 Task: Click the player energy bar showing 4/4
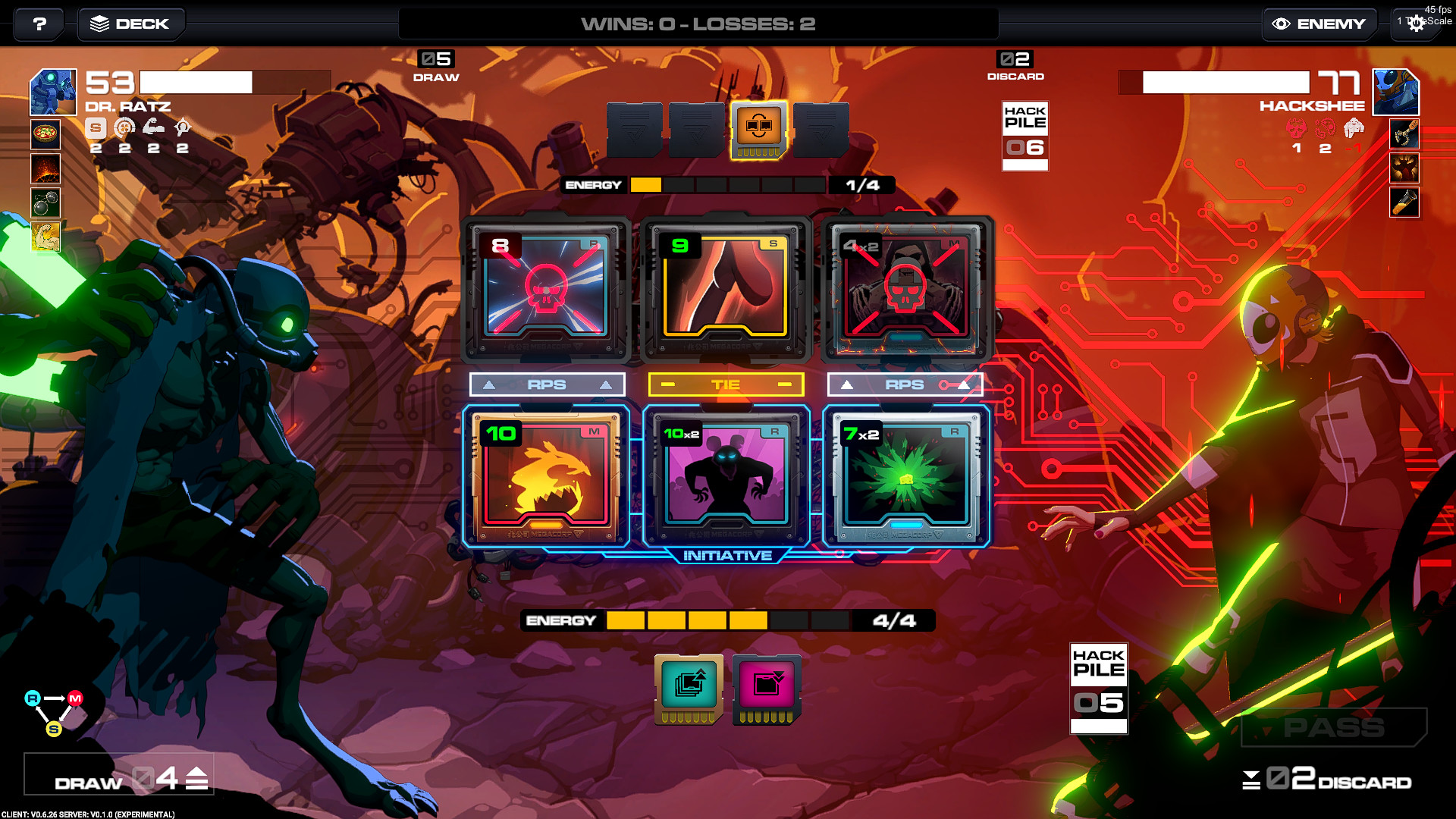[x=724, y=620]
